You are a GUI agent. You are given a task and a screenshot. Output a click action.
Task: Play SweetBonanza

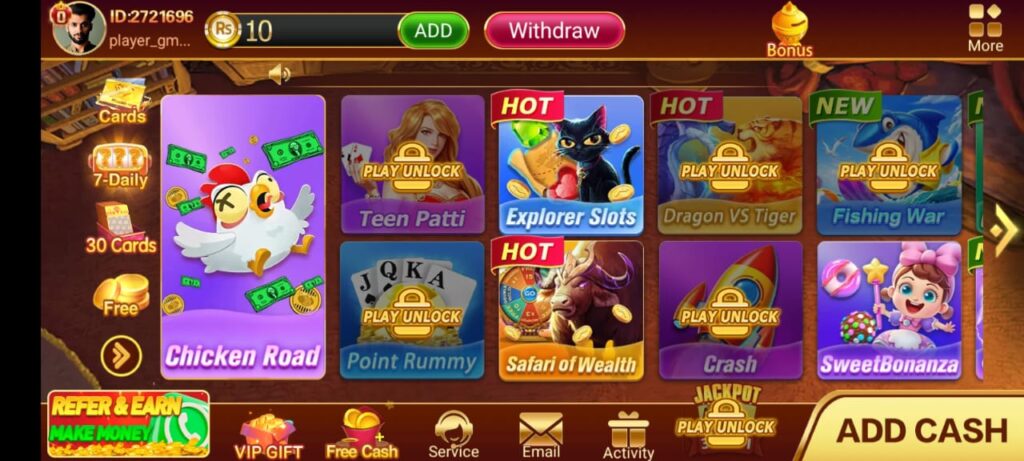[888, 310]
